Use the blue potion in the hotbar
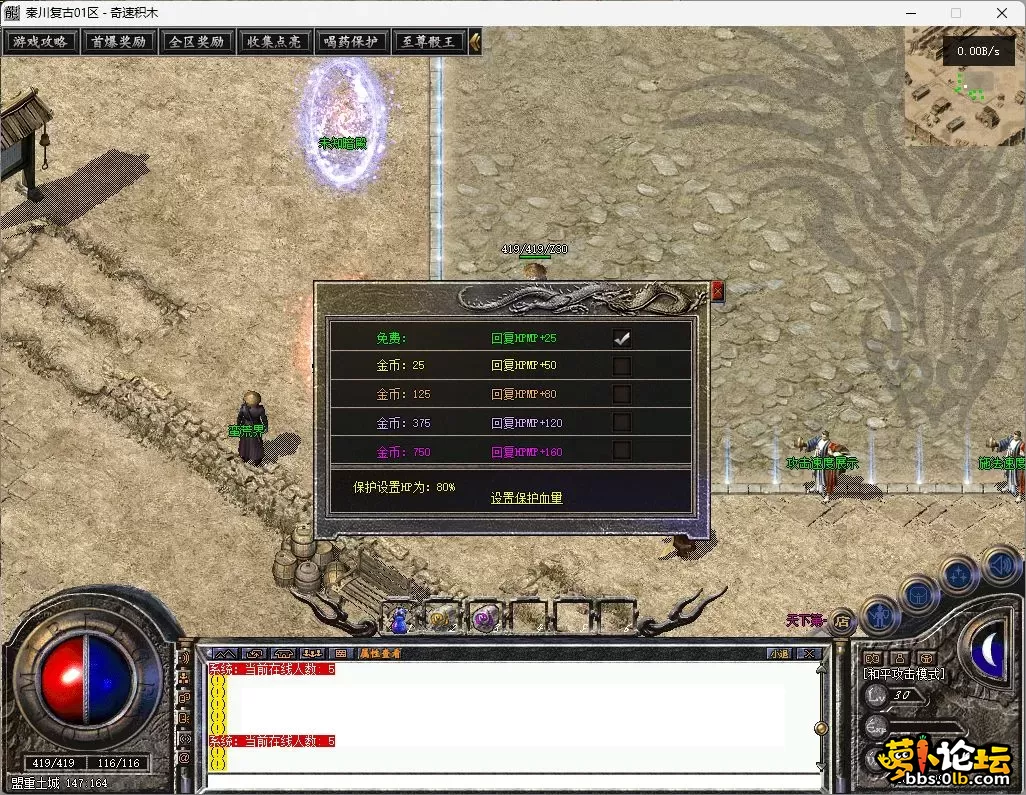Screen dimensions: 1026x795 (399, 620)
